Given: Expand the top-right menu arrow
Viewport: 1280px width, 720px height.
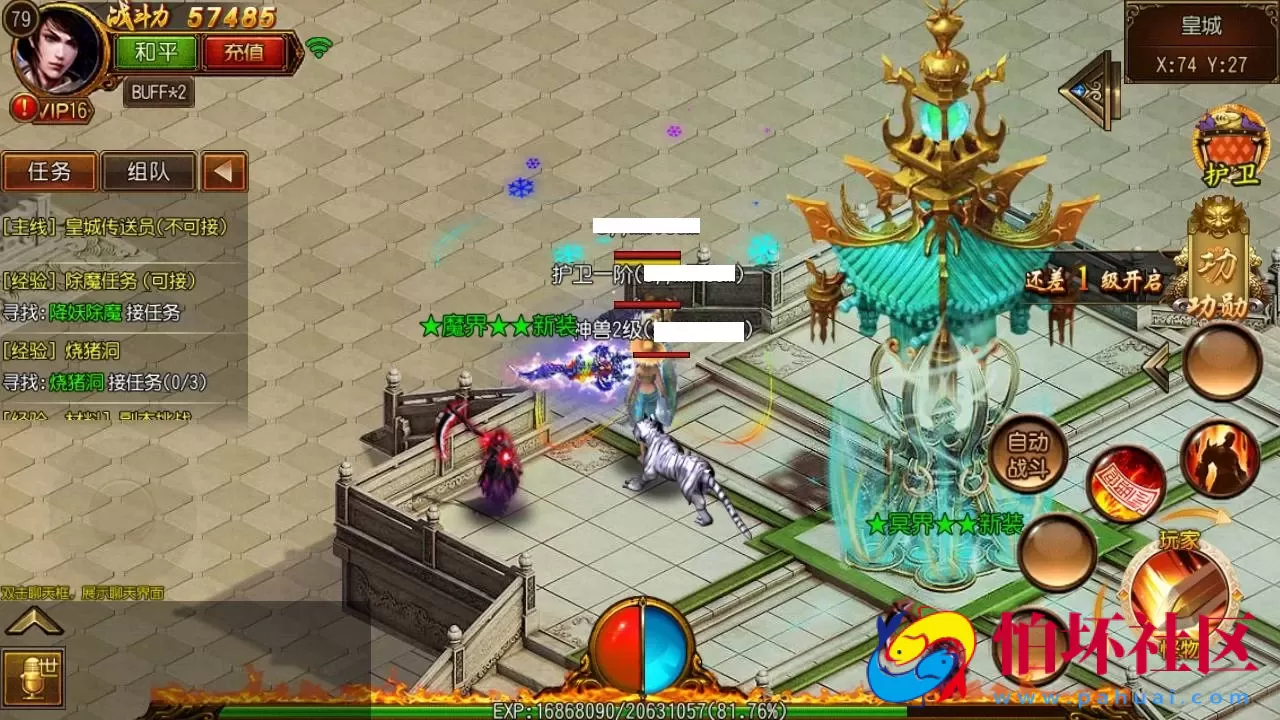Looking at the screenshot, I should coord(1089,90).
